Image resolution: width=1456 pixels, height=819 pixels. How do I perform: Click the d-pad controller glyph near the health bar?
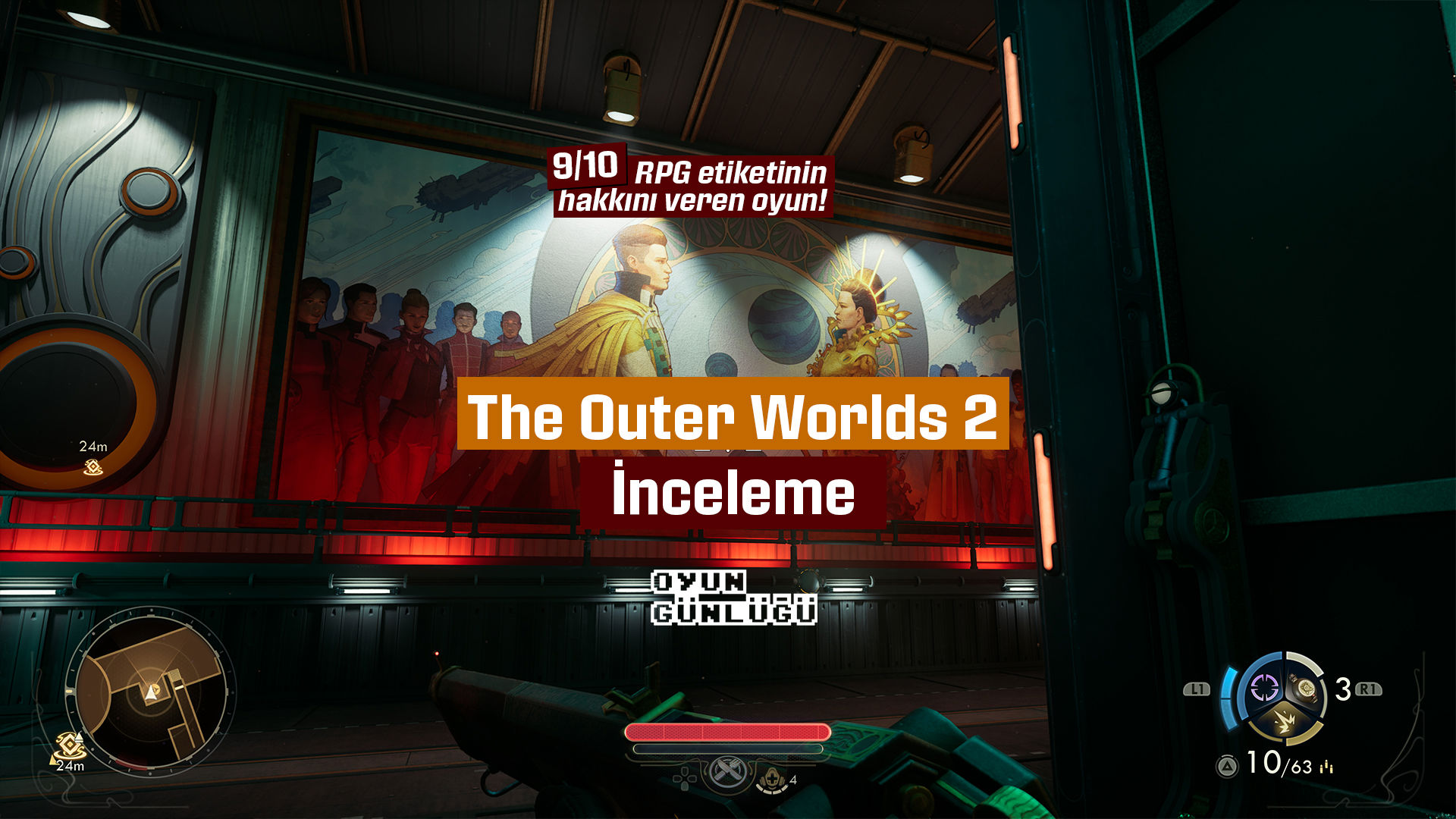[x=685, y=779]
